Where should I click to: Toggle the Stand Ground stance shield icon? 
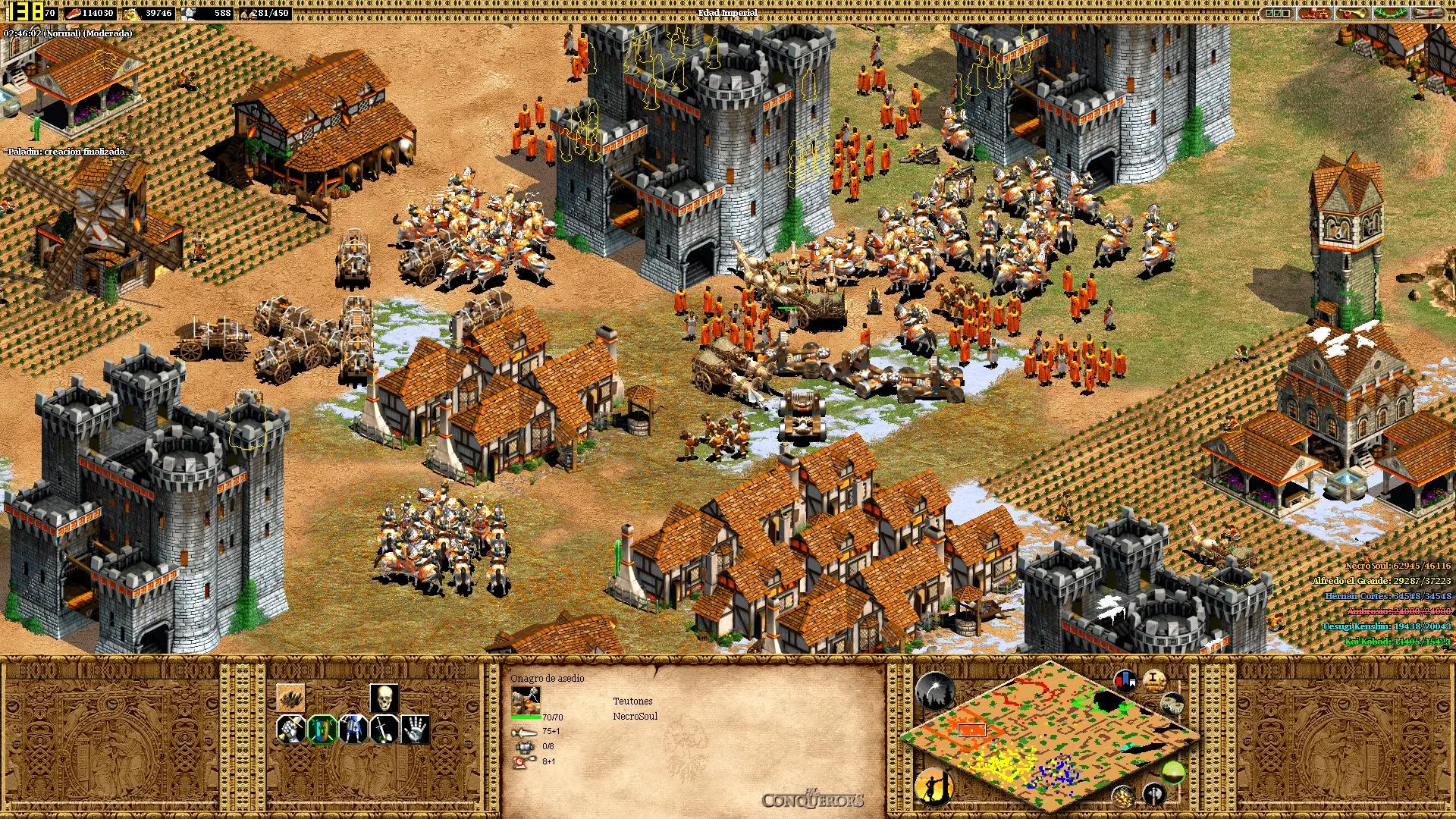(322, 730)
